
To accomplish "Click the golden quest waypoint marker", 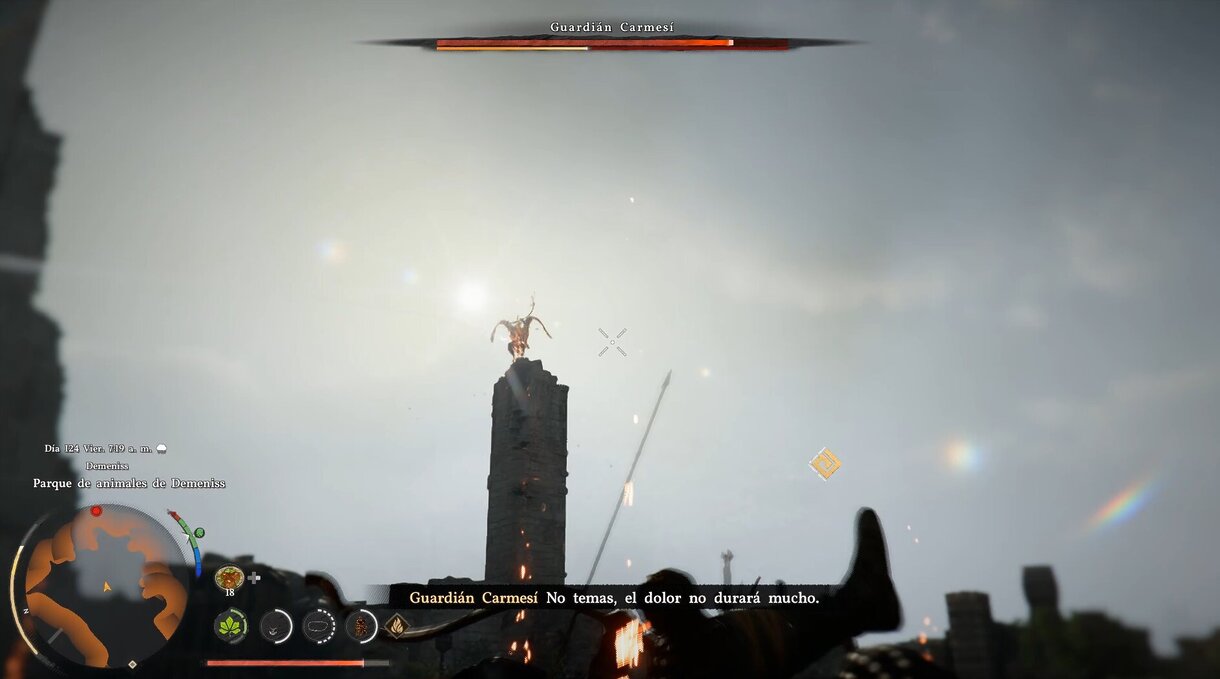I will click(x=825, y=463).
